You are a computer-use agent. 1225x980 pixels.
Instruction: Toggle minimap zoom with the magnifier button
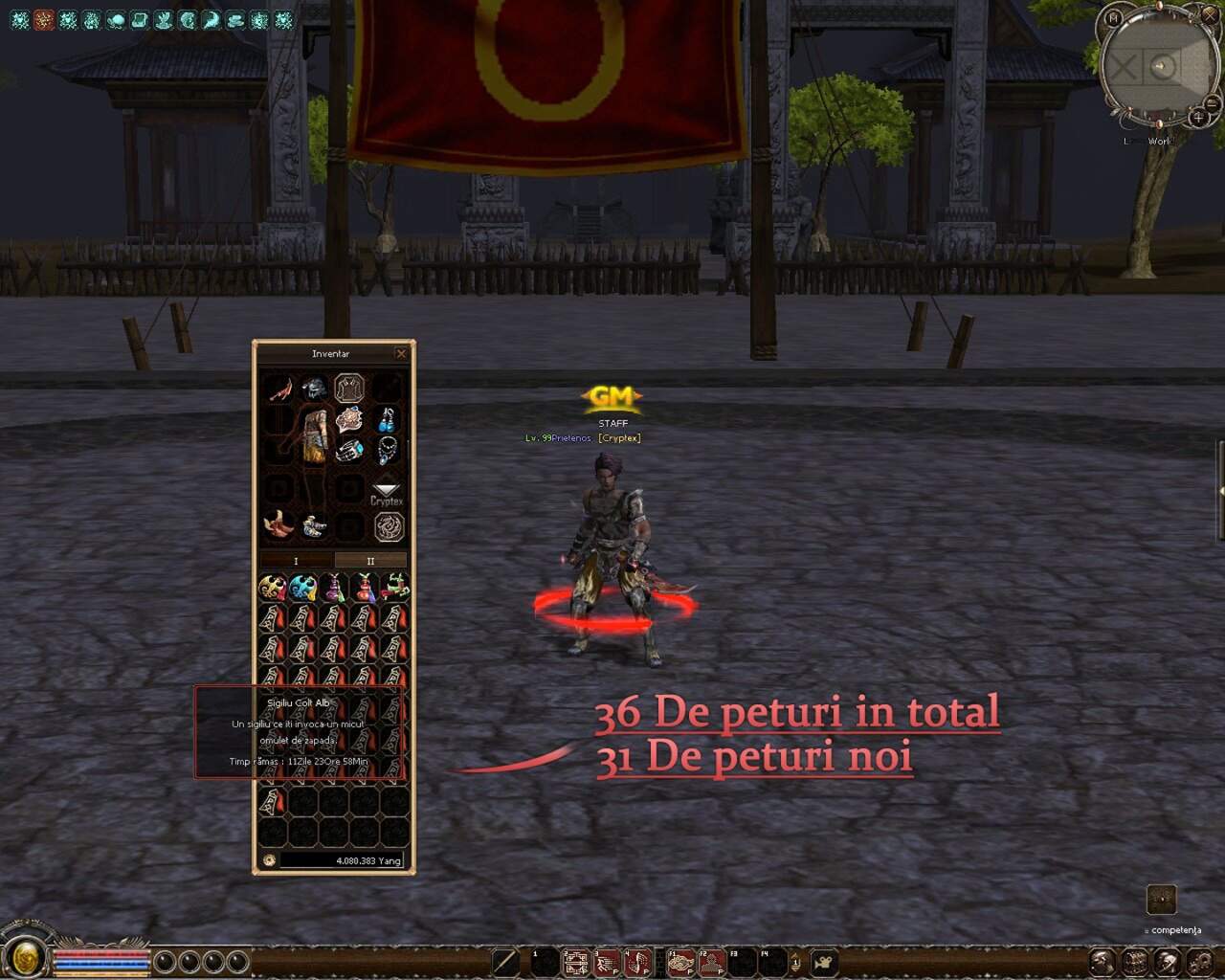(x=1198, y=118)
